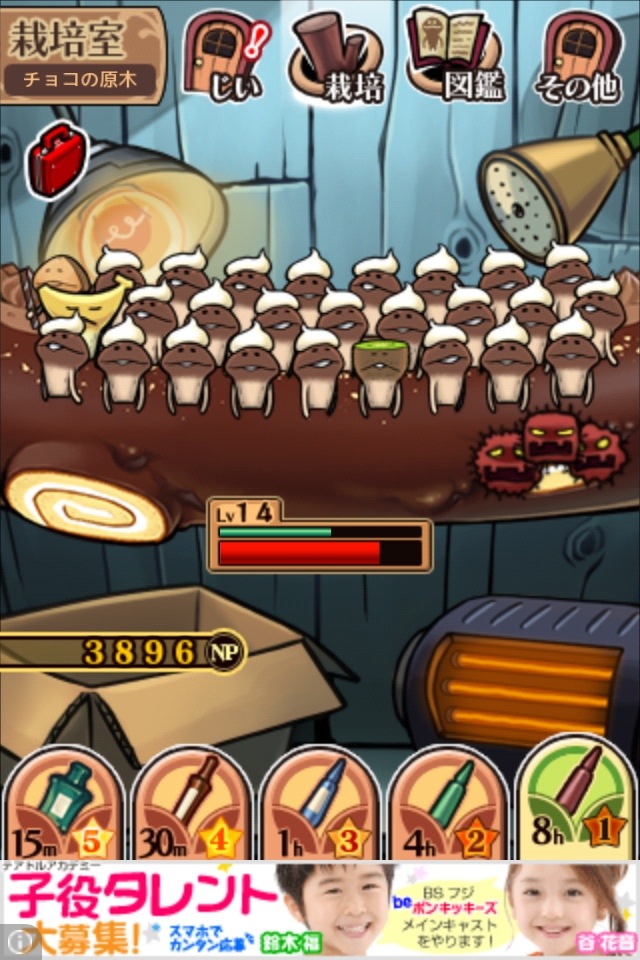
Task: Open the child talent ad banner
Action: tap(320, 910)
